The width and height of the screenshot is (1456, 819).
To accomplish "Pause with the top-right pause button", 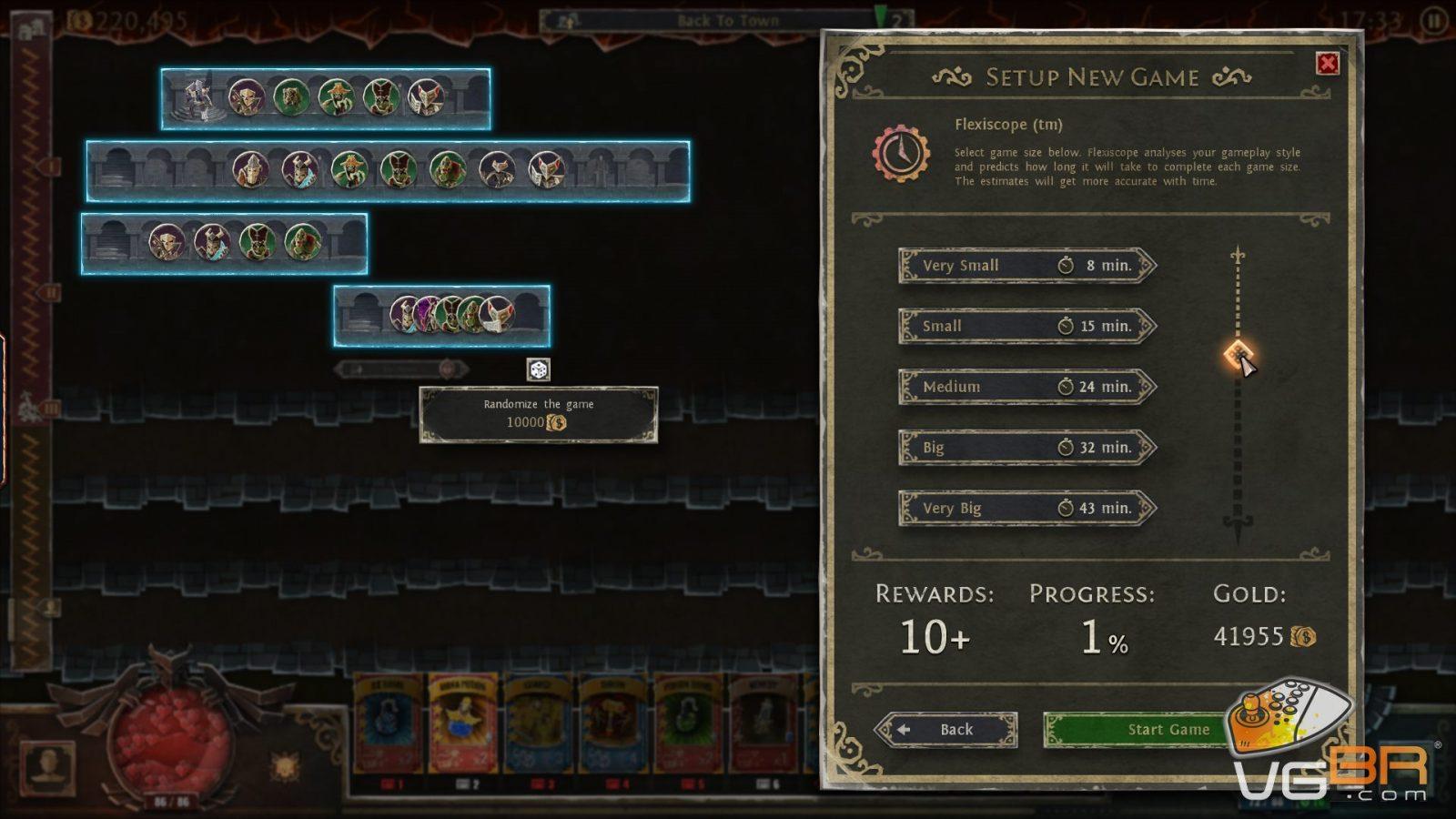I will click(x=1435, y=20).
